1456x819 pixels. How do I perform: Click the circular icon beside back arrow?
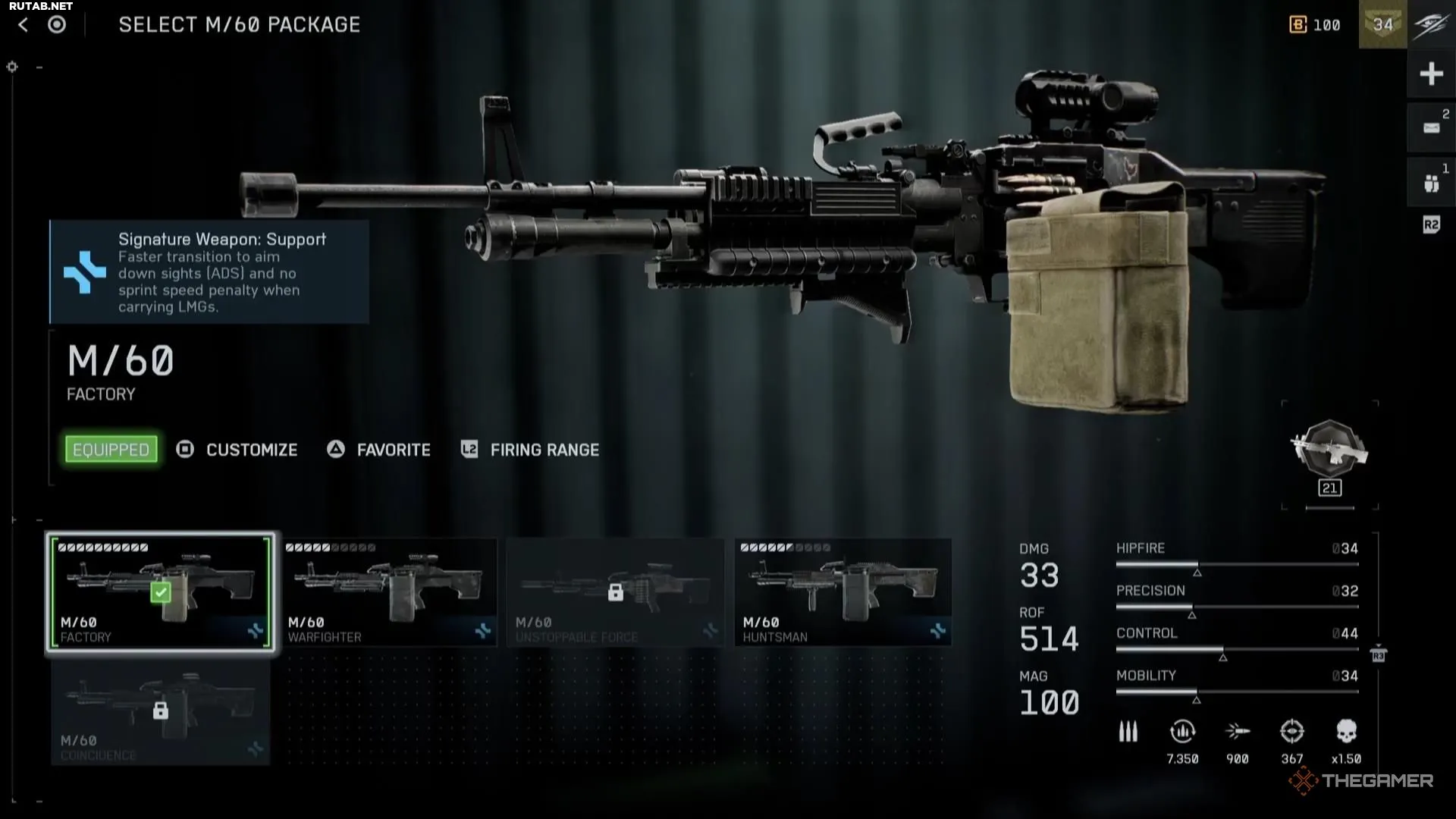pos(57,25)
